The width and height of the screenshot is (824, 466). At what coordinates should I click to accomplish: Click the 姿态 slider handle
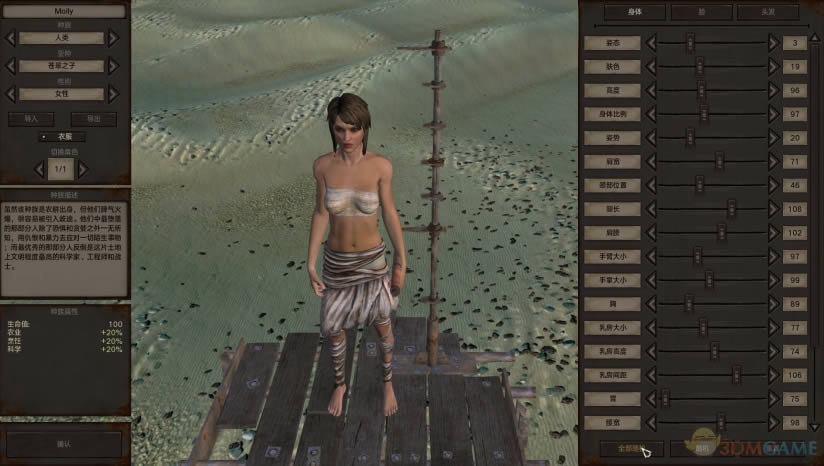point(690,42)
